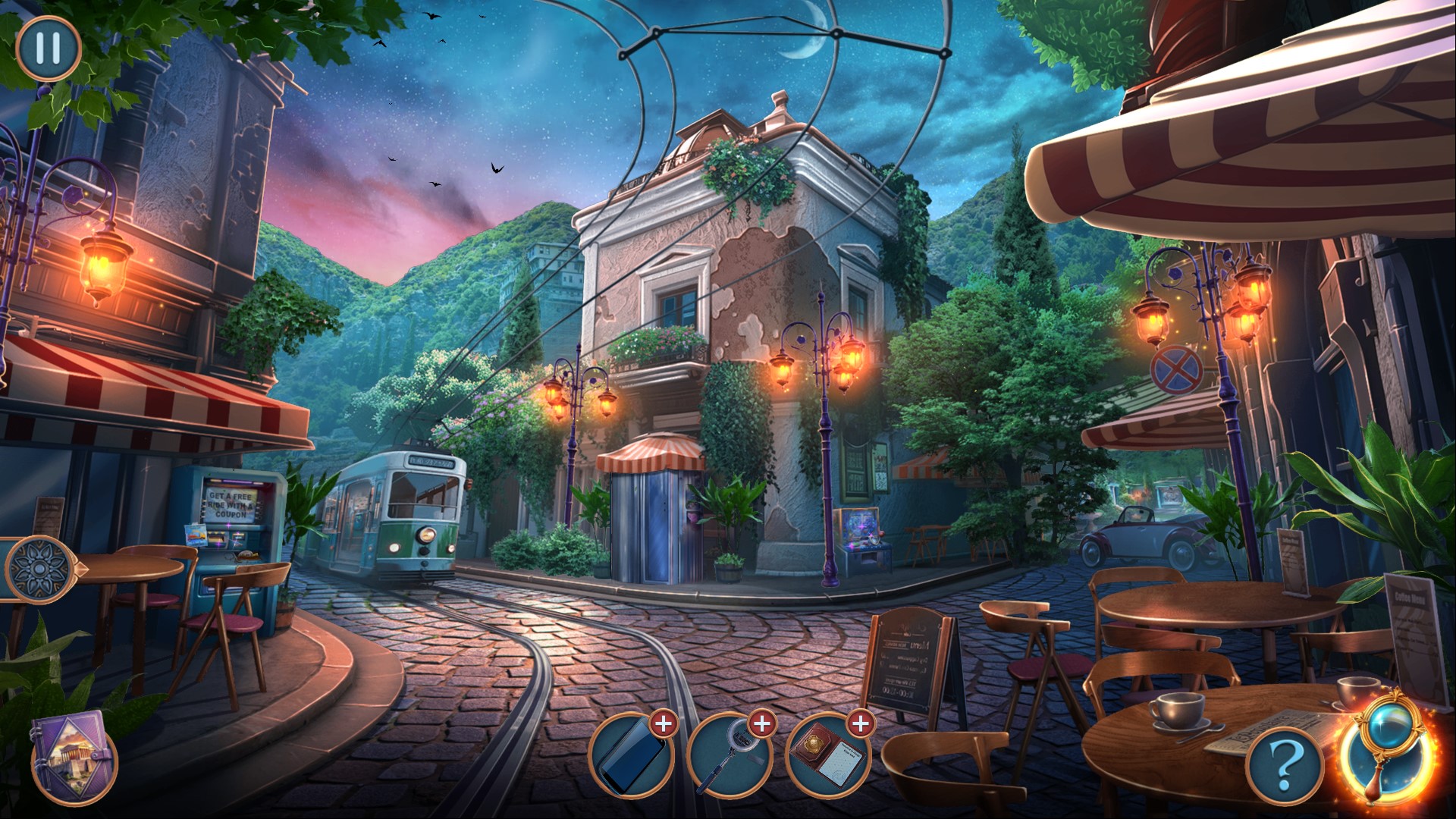Pause the game with the pause button
Image resolution: width=1456 pixels, height=819 pixels.
pyautogui.click(x=48, y=48)
